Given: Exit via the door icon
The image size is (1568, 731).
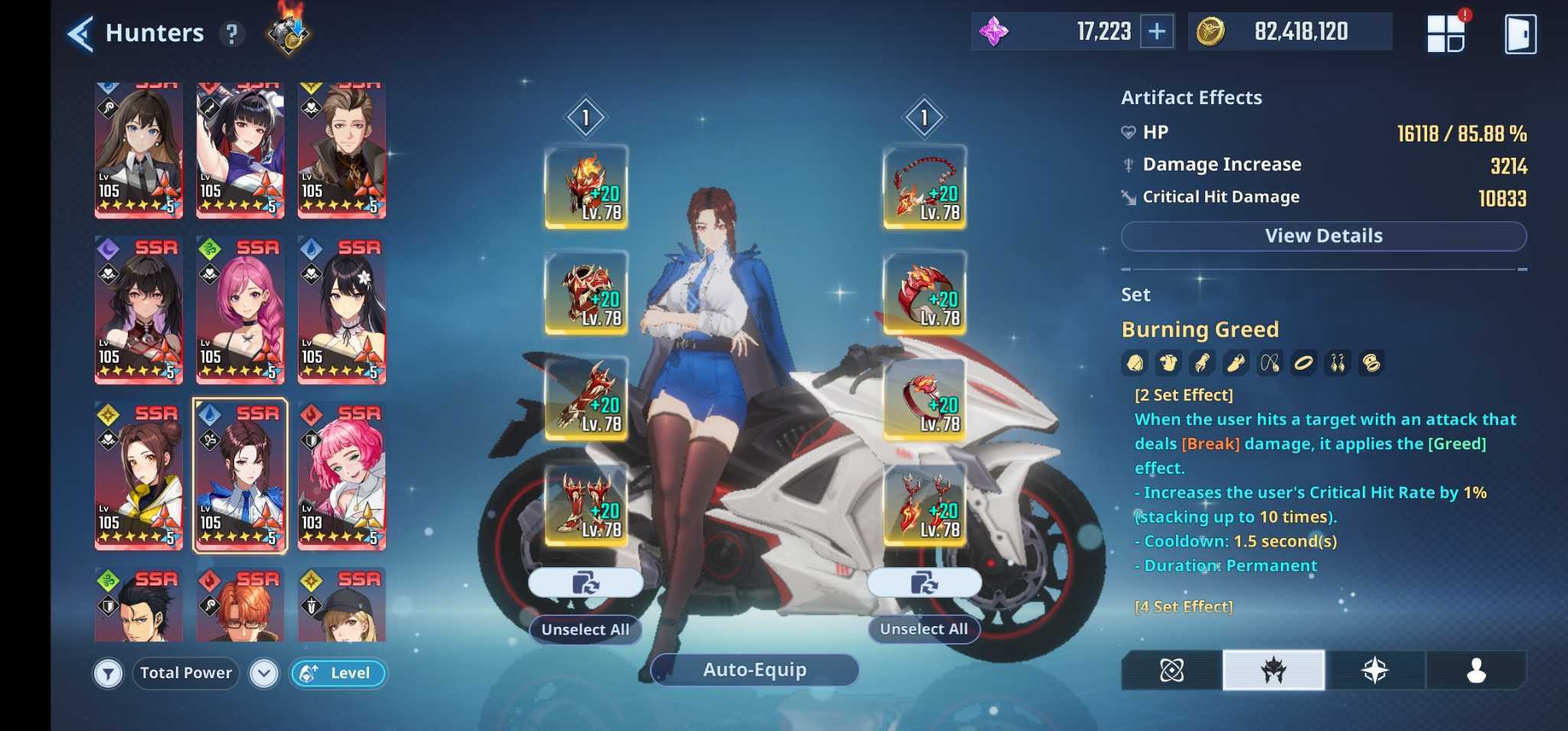Looking at the screenshot, I should pos(1520,34).
